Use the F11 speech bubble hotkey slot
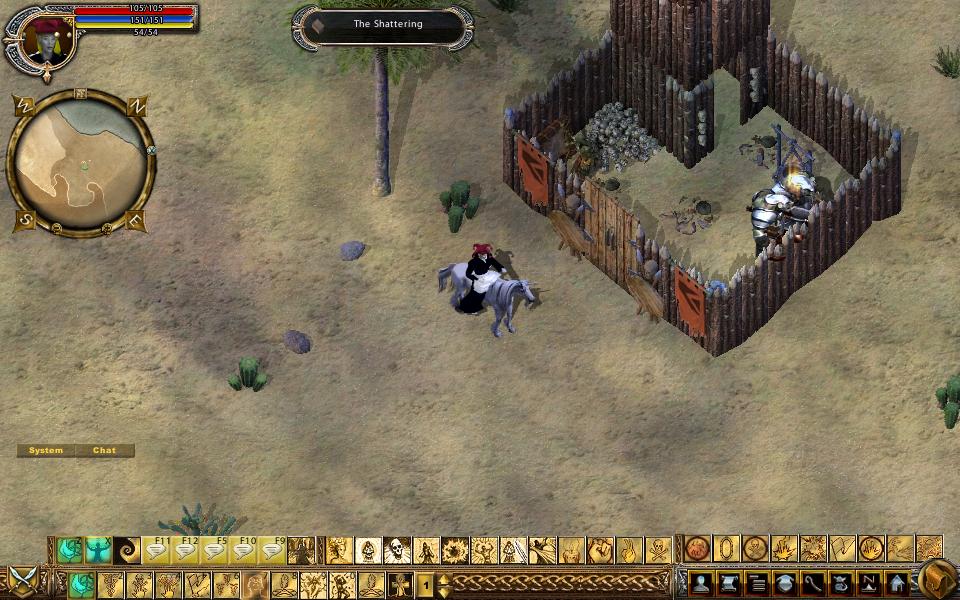960x600 pixels. pos(157,550)
